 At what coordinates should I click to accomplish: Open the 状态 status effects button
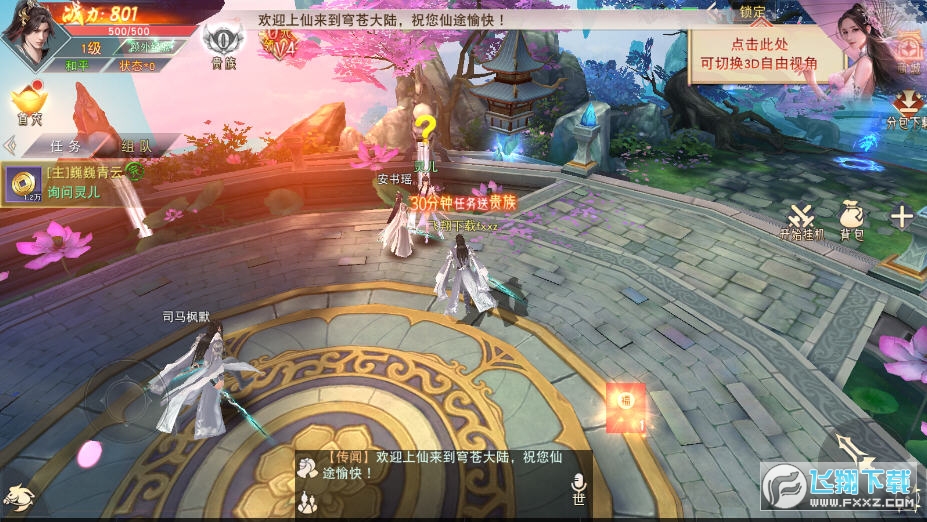coord(137,65)
